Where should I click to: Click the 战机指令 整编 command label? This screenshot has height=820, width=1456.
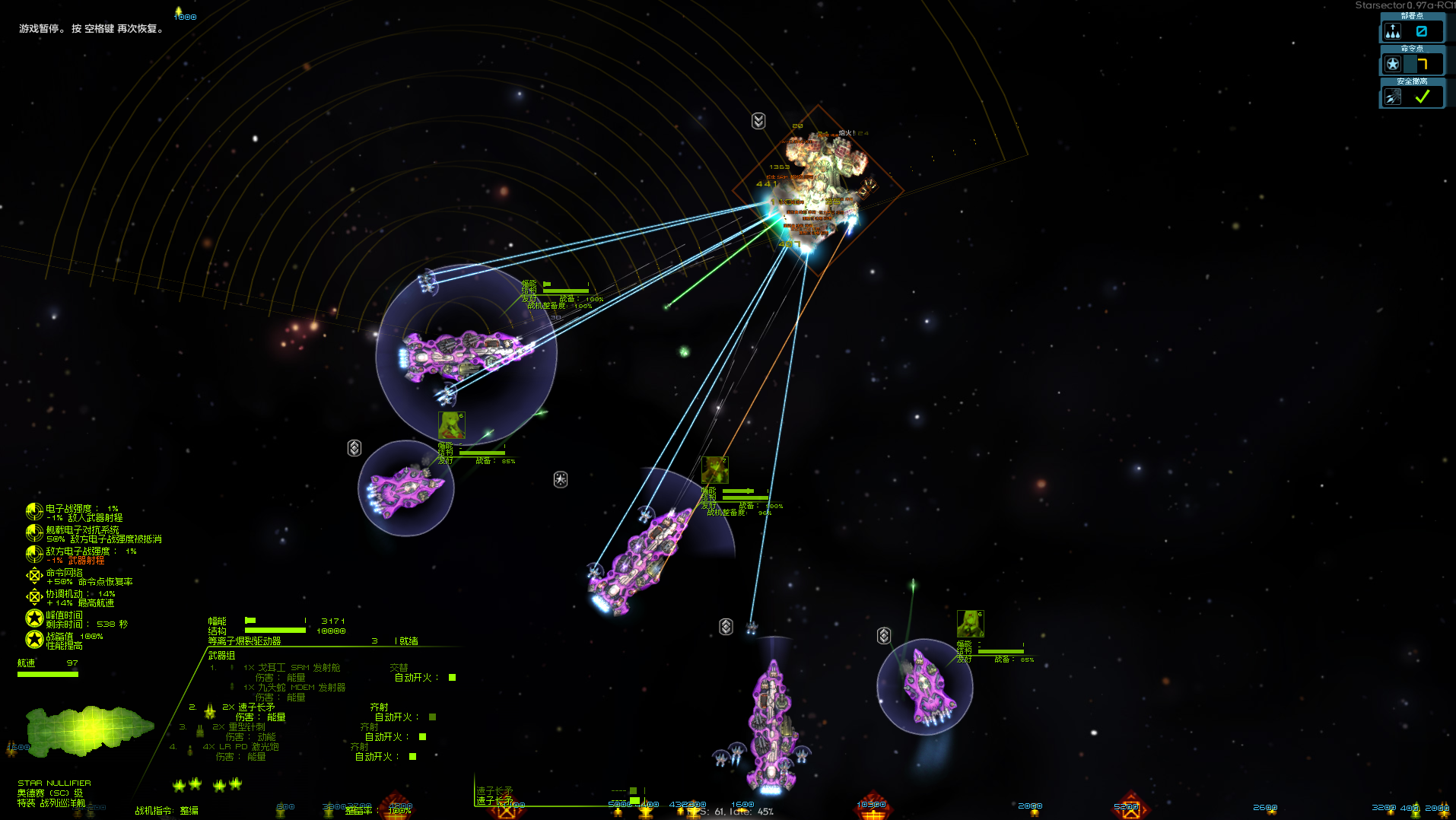point(167,810)
